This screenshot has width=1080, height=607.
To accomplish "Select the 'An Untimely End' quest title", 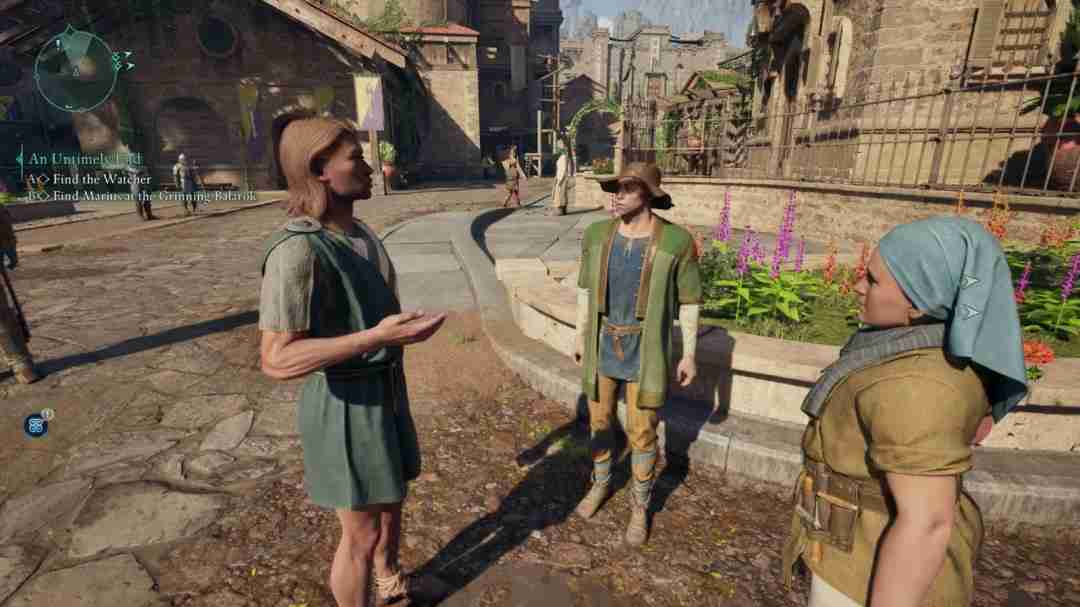I will (85, 159).
